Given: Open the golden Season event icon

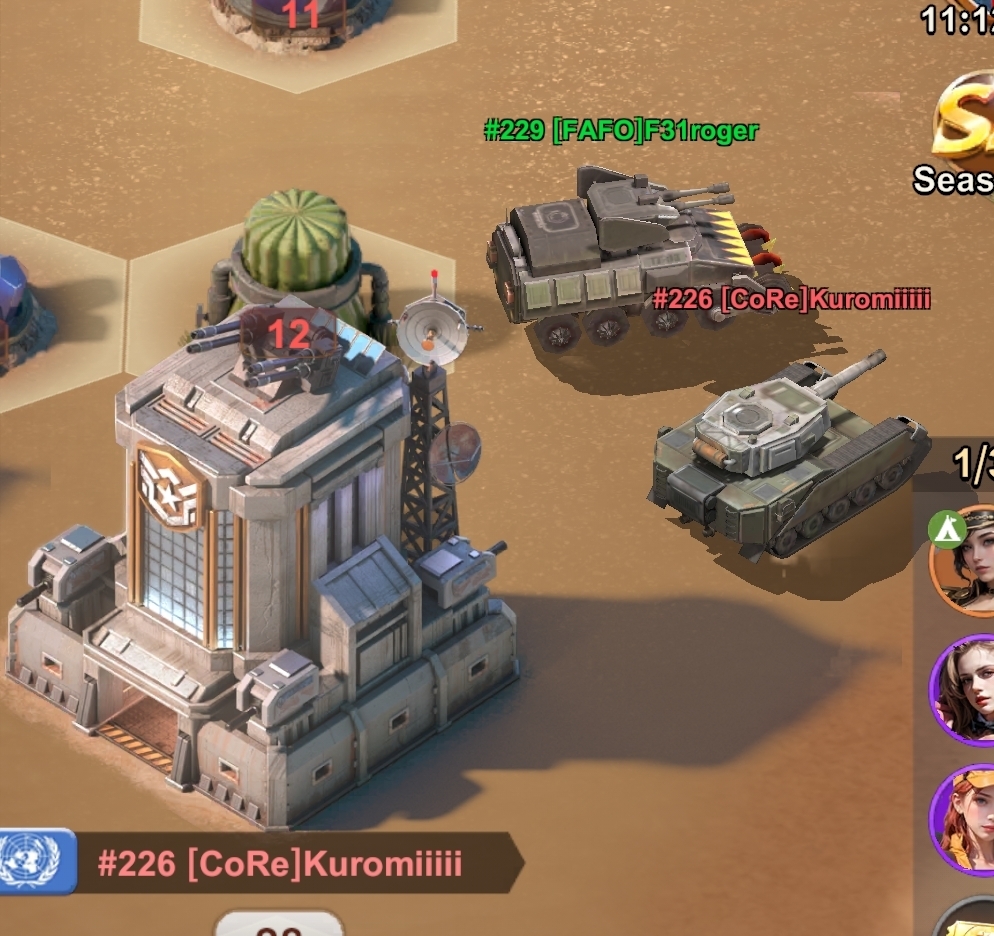Looking at the screenshot, I should tap(966, 125).
